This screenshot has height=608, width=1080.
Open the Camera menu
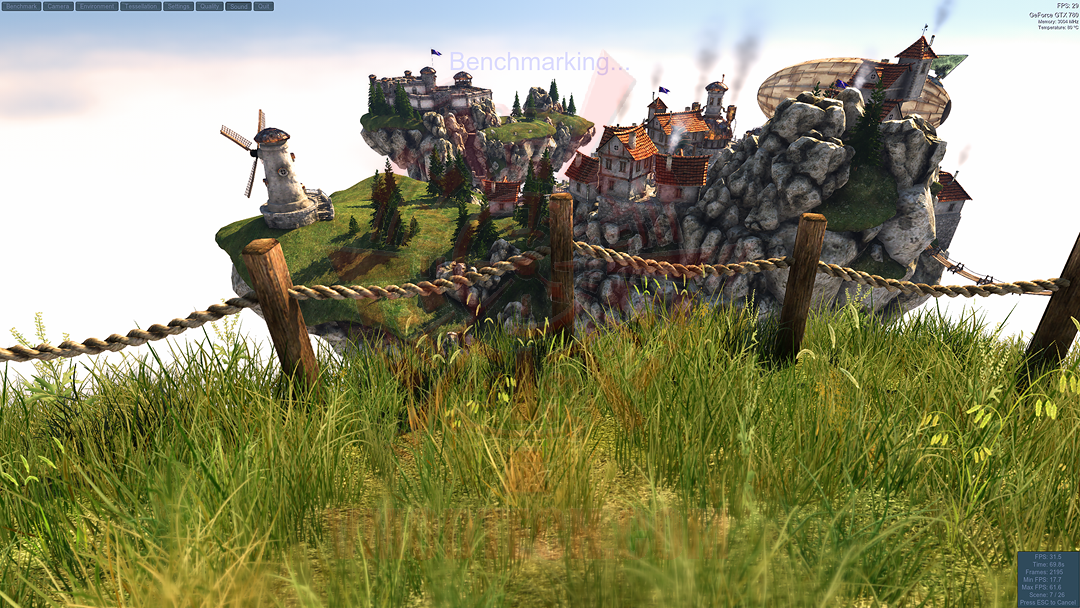pos(58,6)
